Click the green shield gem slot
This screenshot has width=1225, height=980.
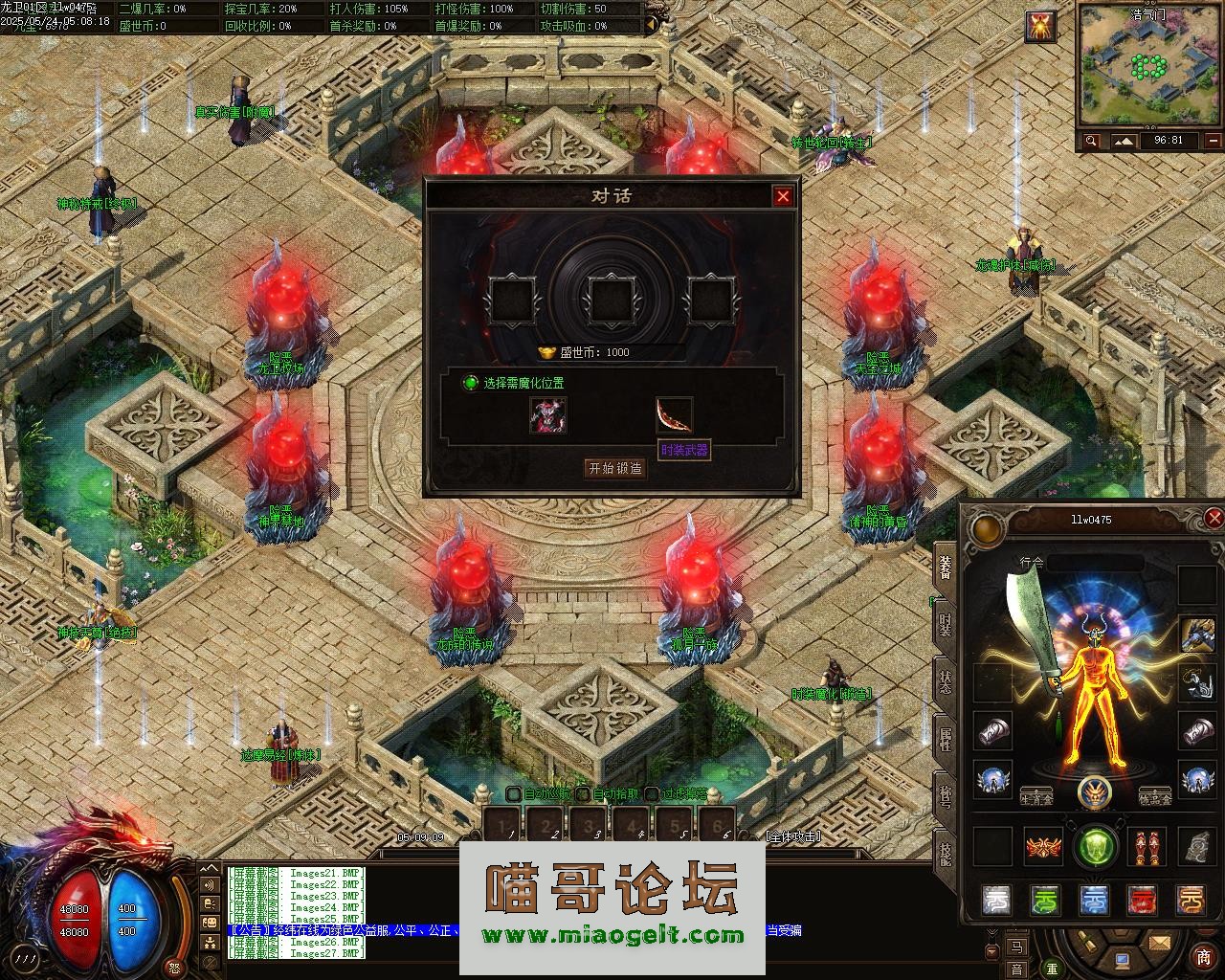point(1096,847)
